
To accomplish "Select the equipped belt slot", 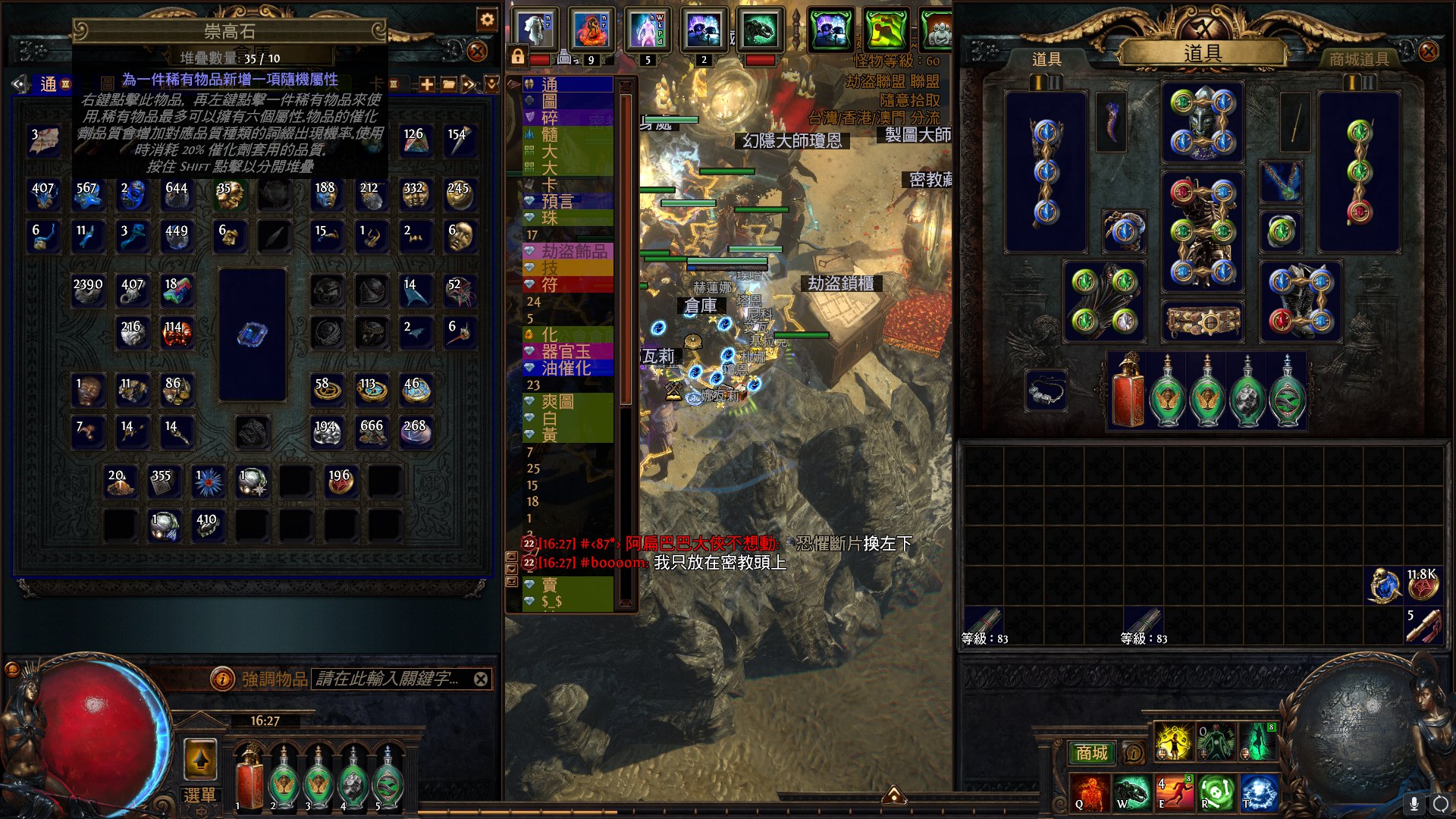I will point(1203,322).
